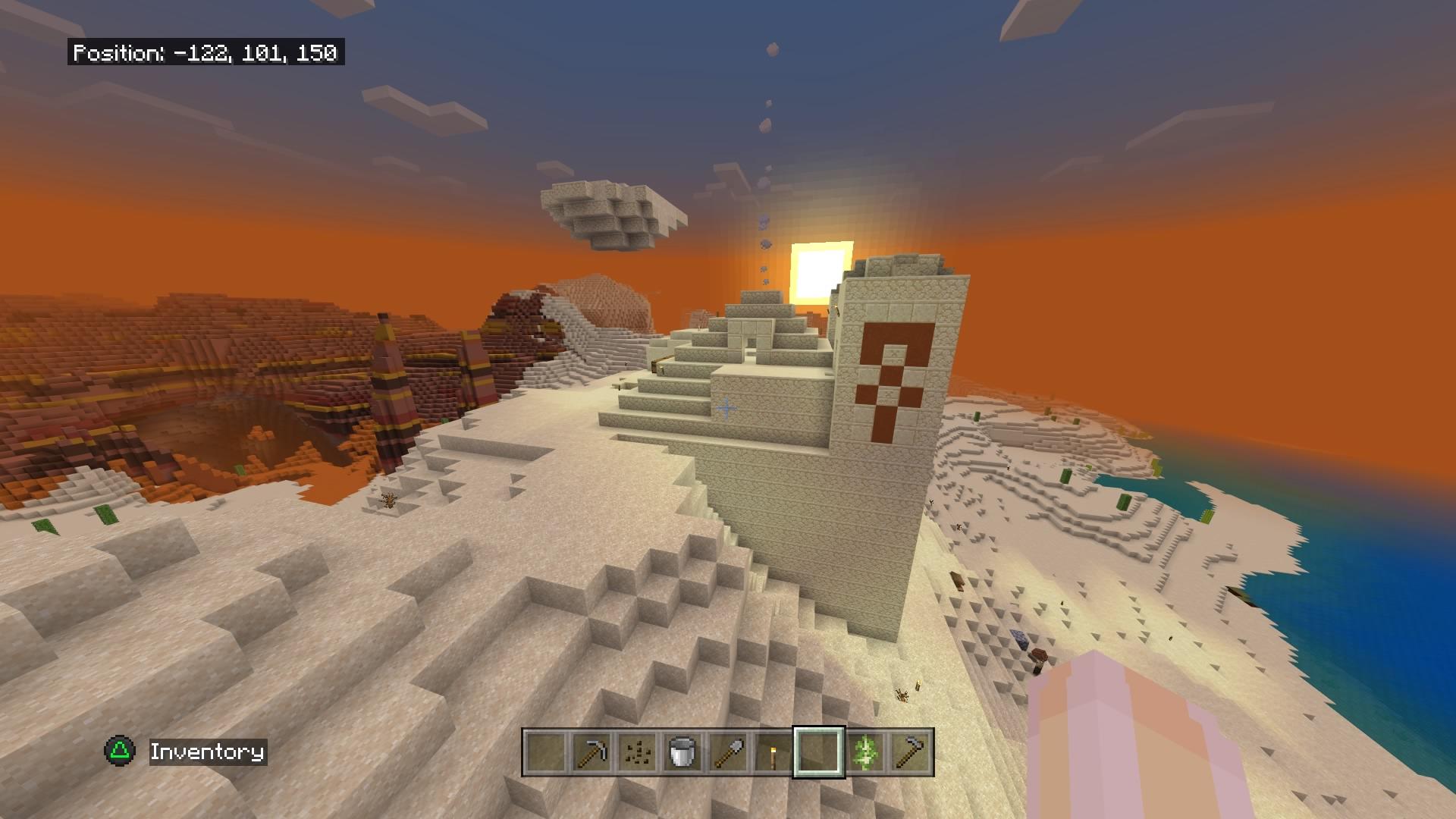Viewport: 1456px width, 819px height.
Task: Equip the iron hoe from the hotbar
Action: pyautogui.click(x=910, y=752)
